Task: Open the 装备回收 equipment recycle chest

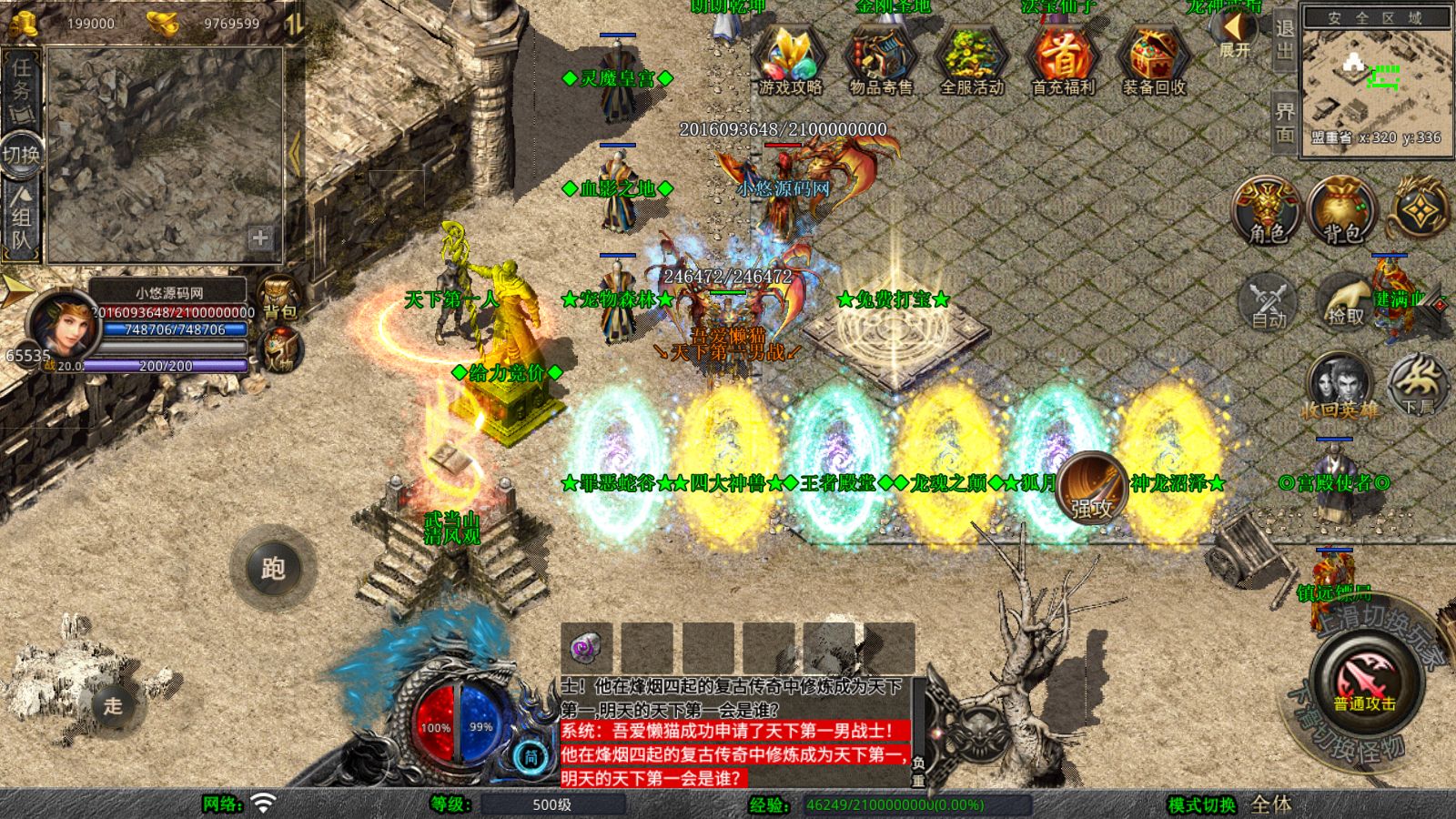Action: click(1154, 59)
